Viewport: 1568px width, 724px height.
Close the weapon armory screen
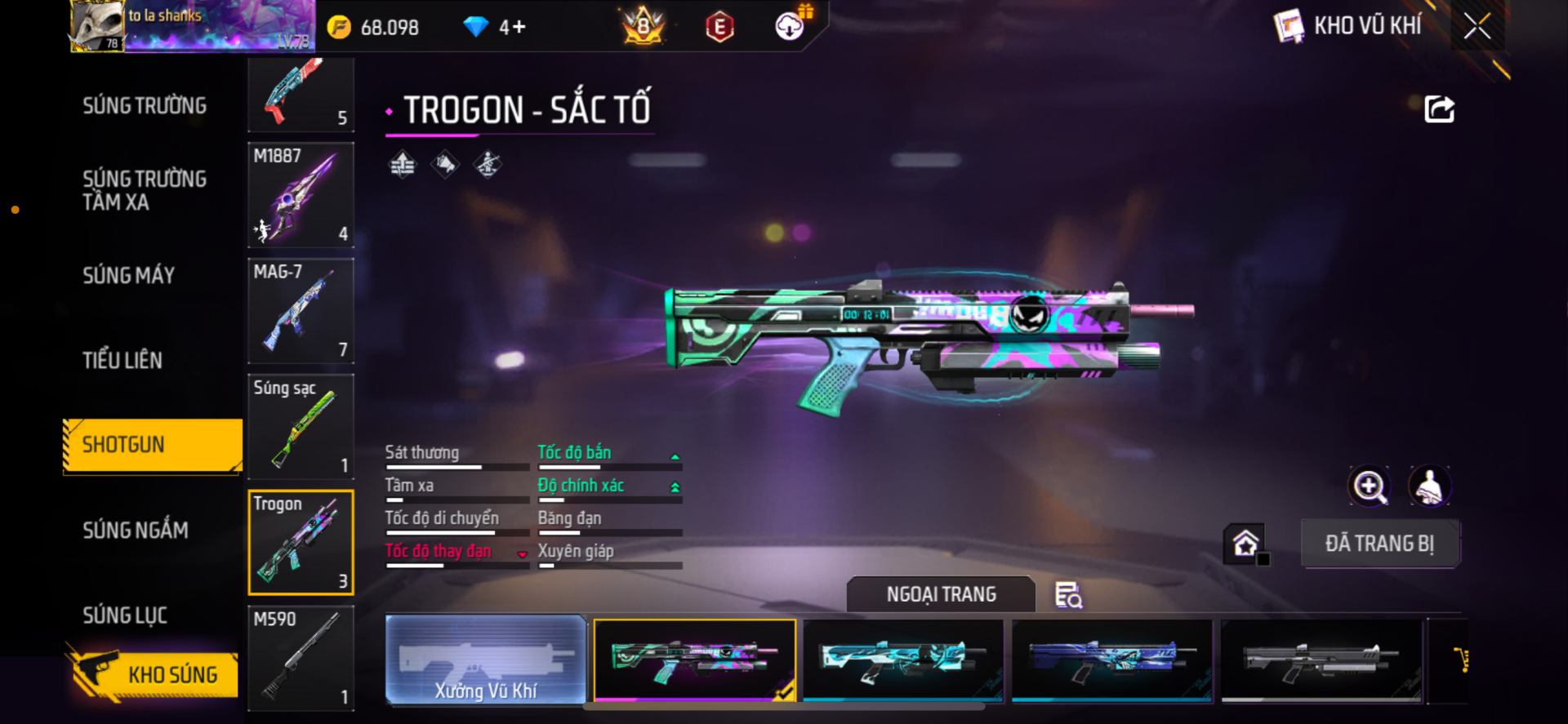(1477, 26)
